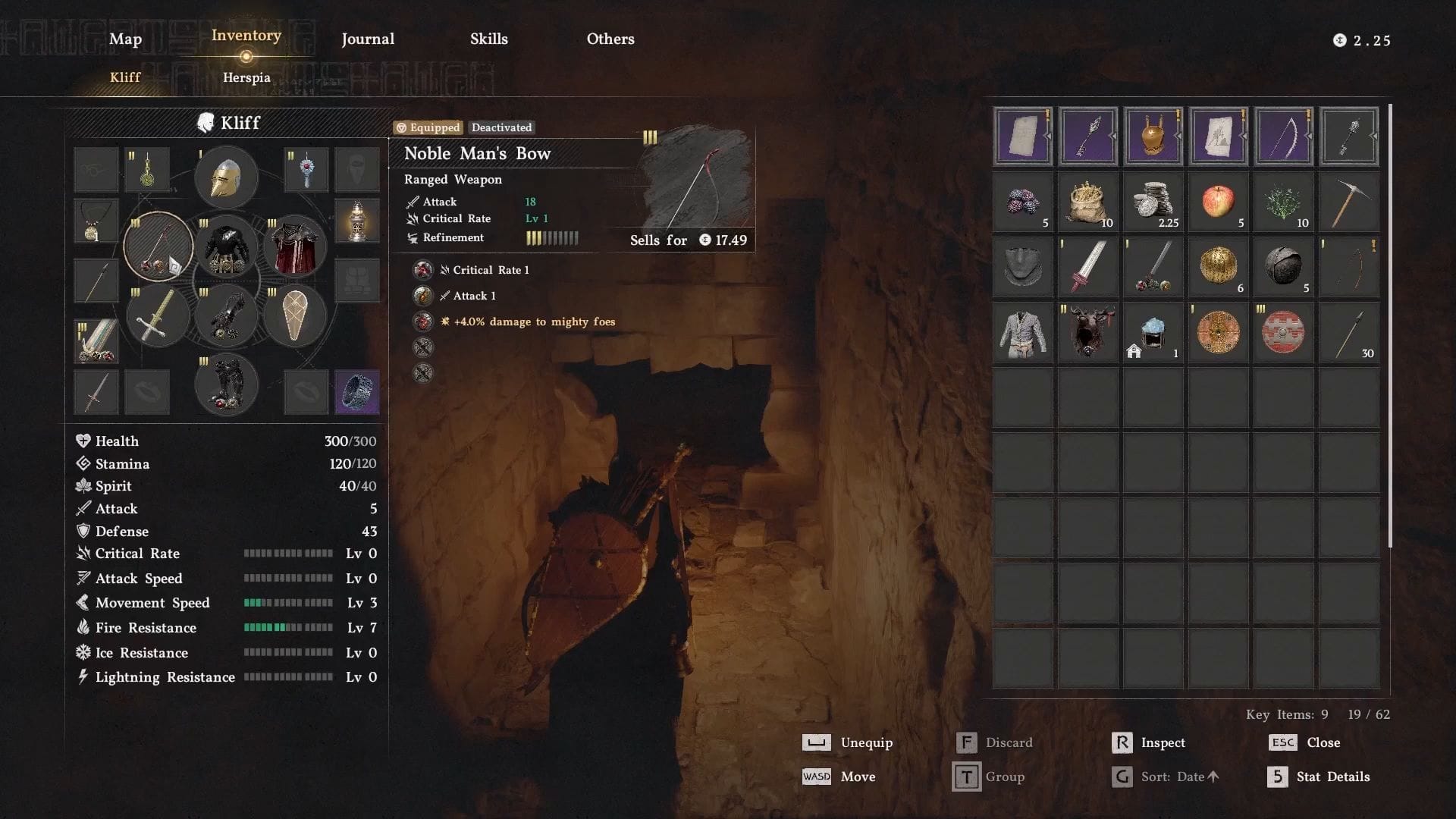This screenshot has height=819, width=1456.
Task: Click the Unequip button
Action: pyautogui.click(x=848, y=742)
